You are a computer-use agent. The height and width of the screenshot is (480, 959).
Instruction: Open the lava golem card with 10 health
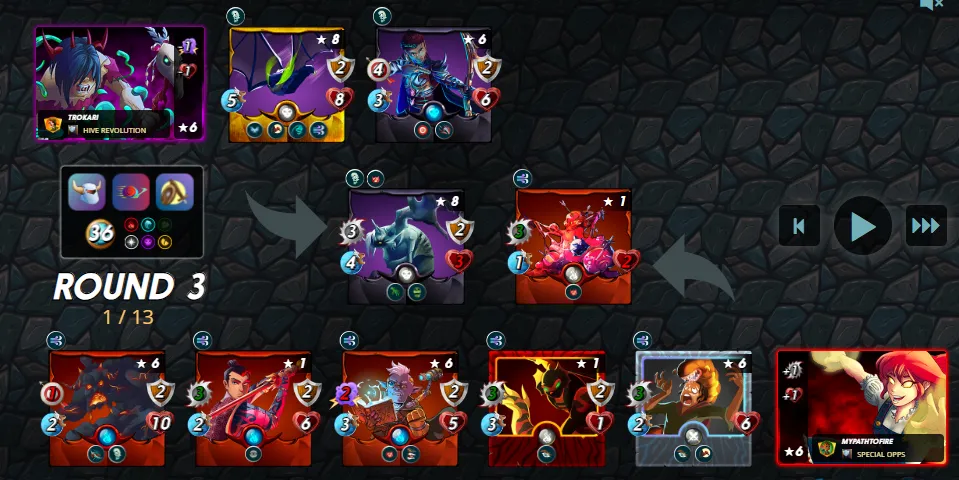point(107,408)
